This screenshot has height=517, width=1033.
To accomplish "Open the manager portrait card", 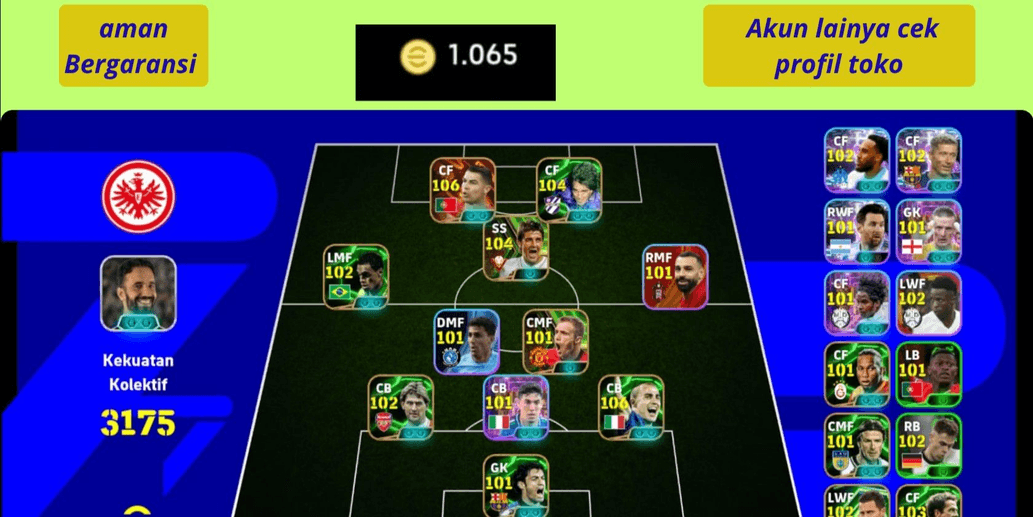I will click(x=138, y=292).
